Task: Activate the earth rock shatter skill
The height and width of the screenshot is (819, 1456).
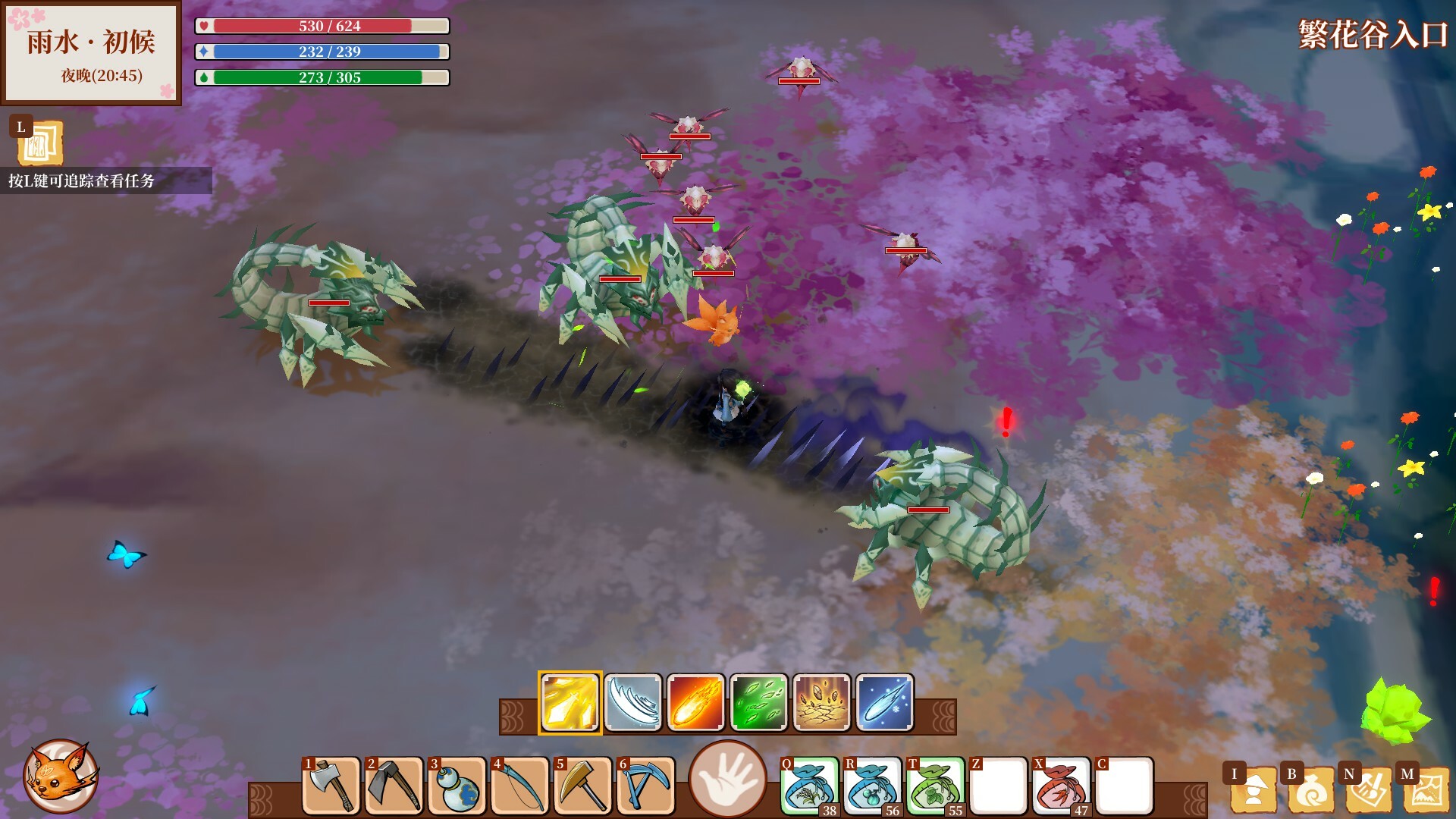Action: pos(822,702)
